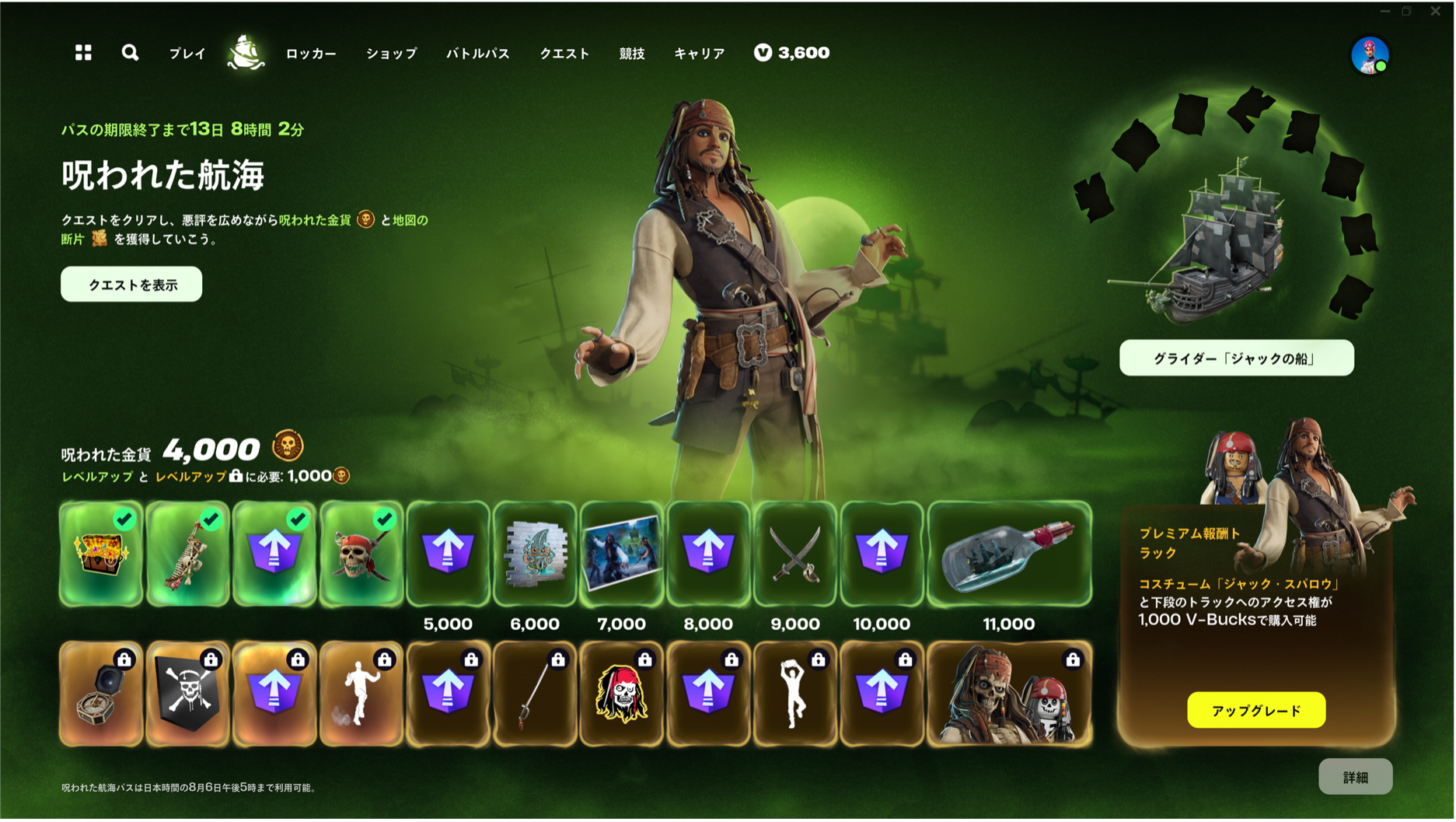The image size is (1456, 822).
Task: Open the player profile avatar
Action: pos(1370,56)
